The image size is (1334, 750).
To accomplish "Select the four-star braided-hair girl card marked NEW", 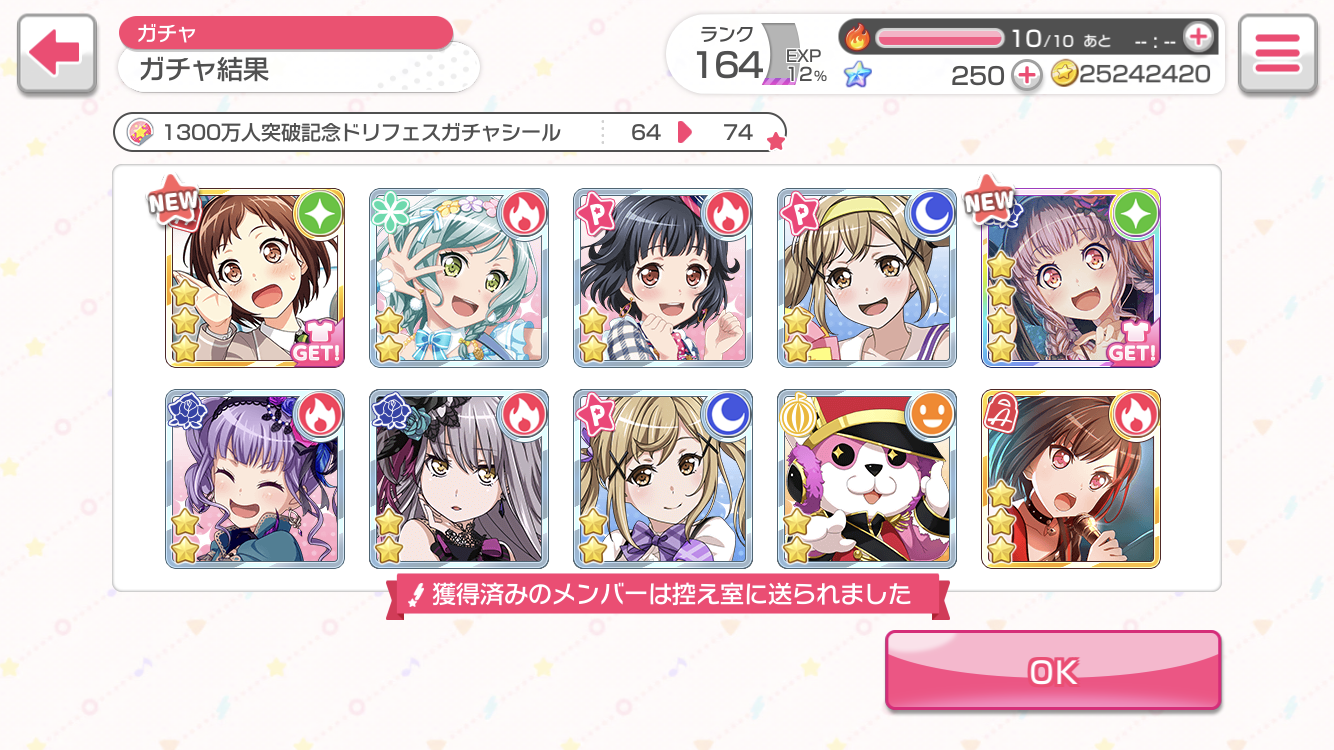I will coord(1071,278).
